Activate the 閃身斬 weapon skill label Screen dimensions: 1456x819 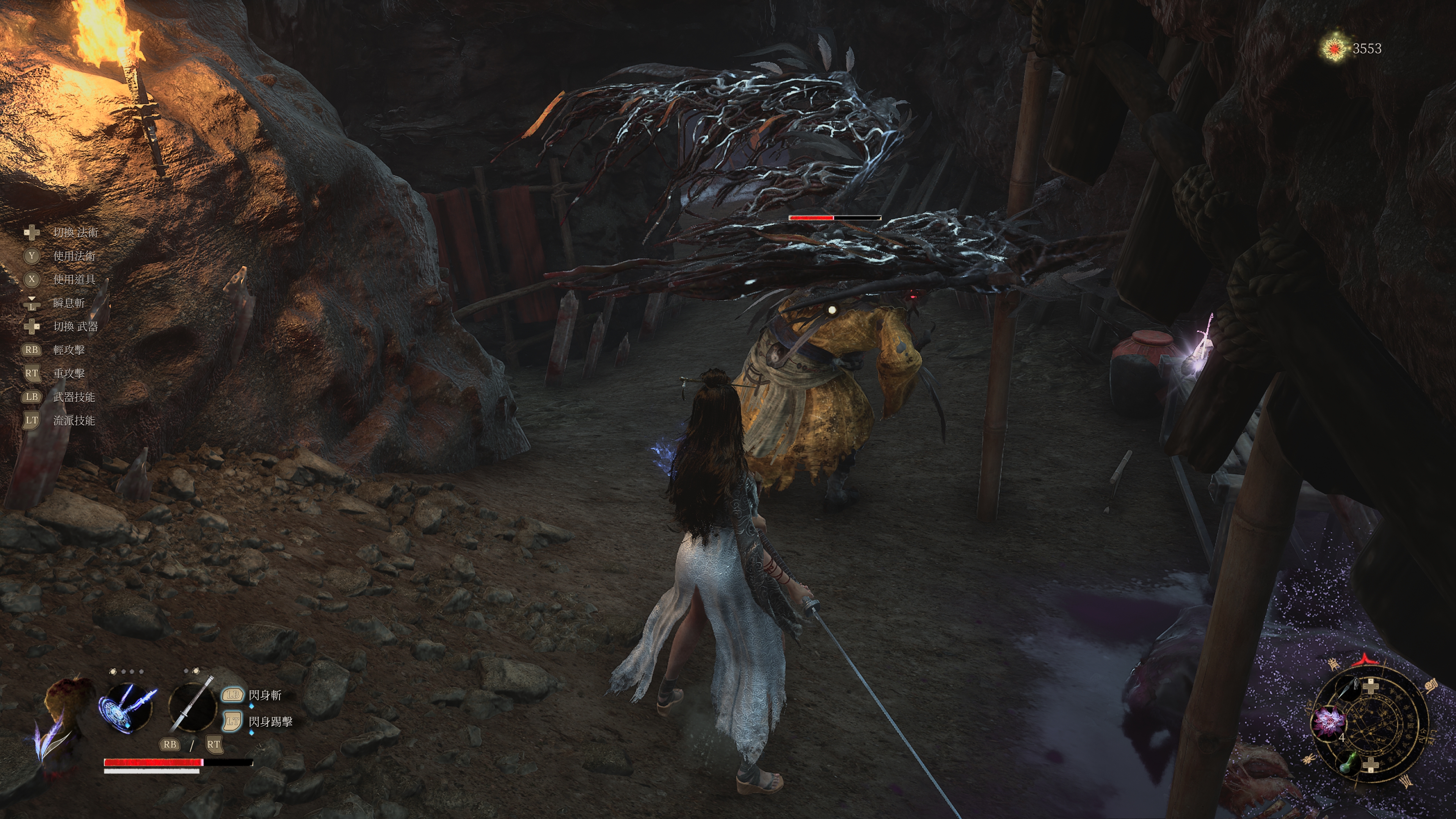[x=265, y=695]
